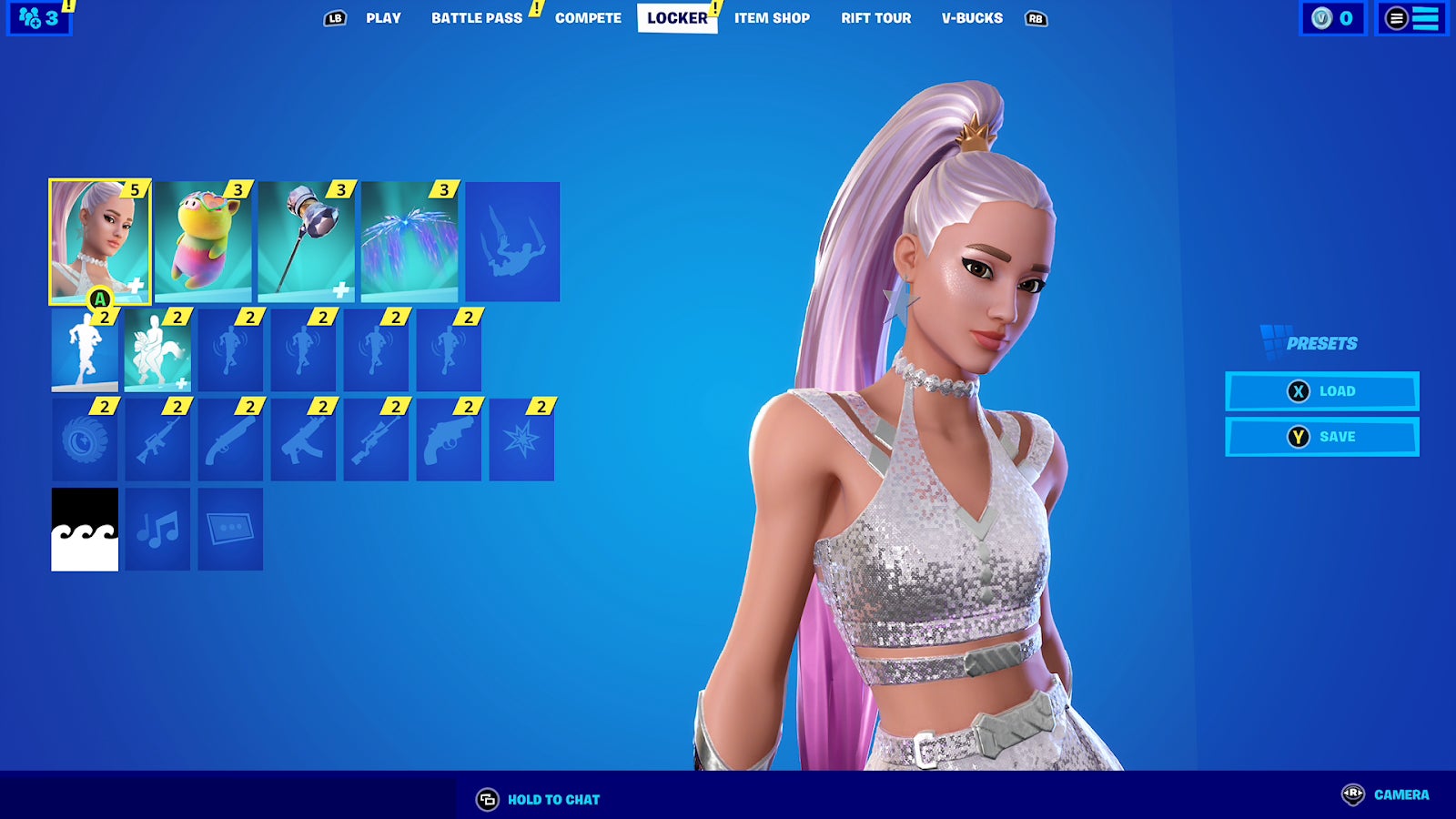The width and height of the screenshot is (1456, 819).
Task: Switch to the Item Shop tab
Action: (772, 18)
